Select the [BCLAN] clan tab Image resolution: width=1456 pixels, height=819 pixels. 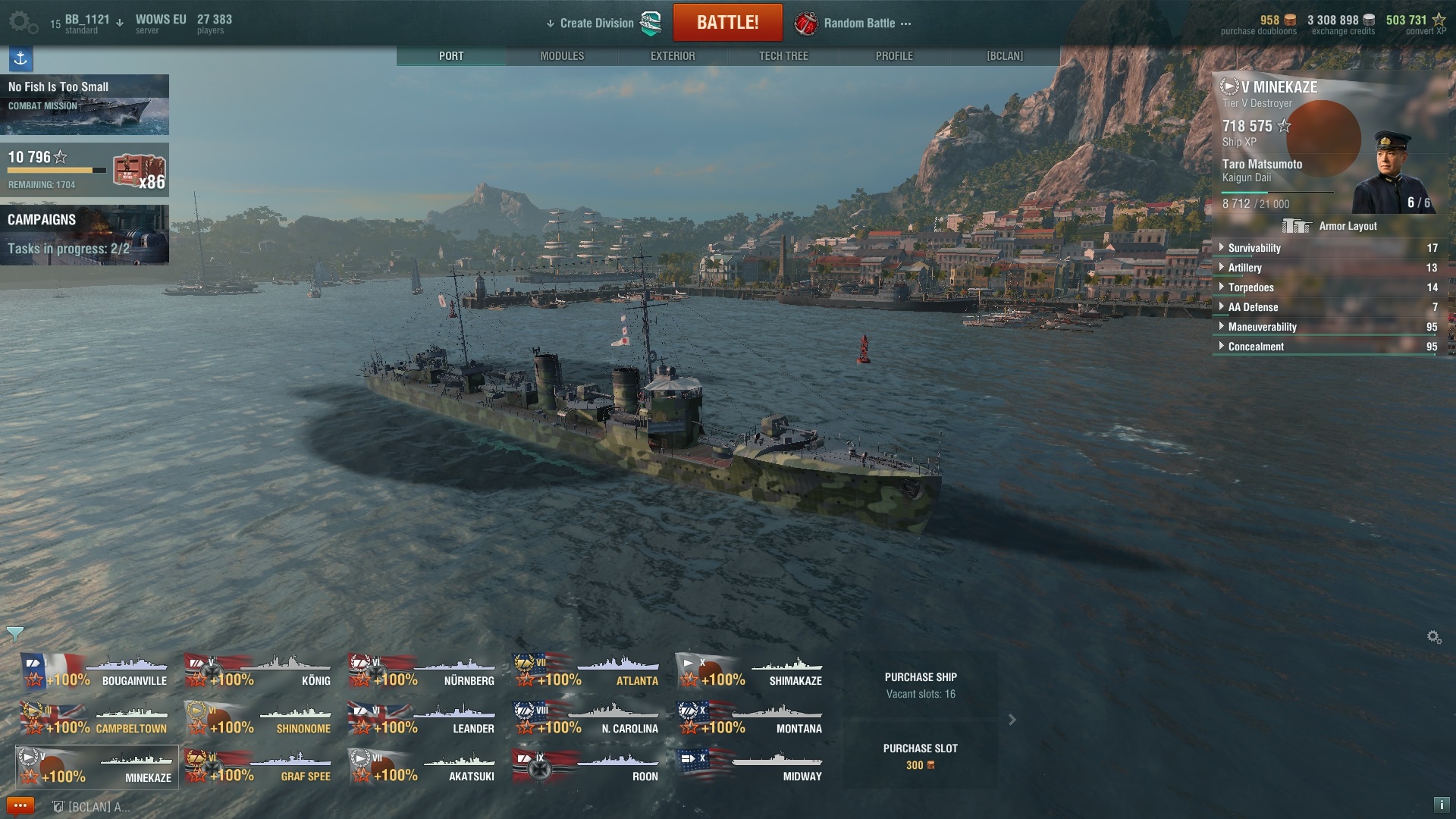pos(1005,56)
